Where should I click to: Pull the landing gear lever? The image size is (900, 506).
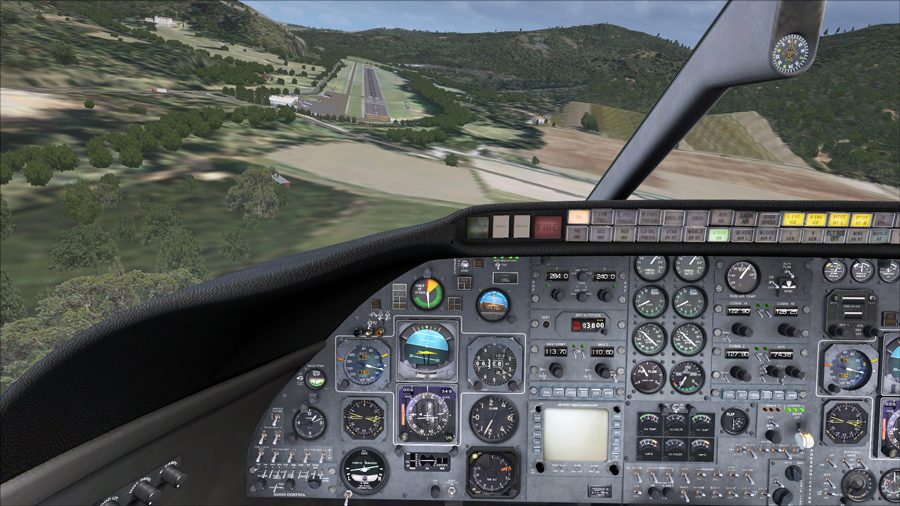(x=803, y=437)
